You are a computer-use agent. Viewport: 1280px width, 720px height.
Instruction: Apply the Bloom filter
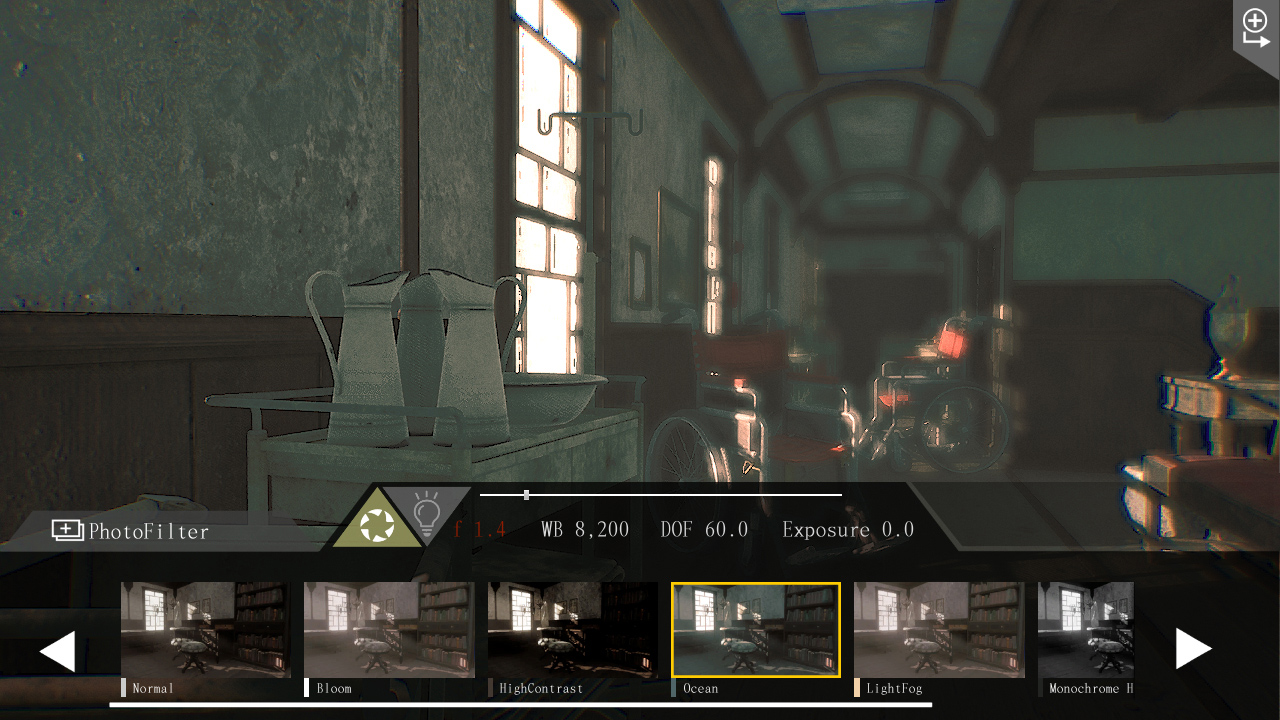(389, 628)
